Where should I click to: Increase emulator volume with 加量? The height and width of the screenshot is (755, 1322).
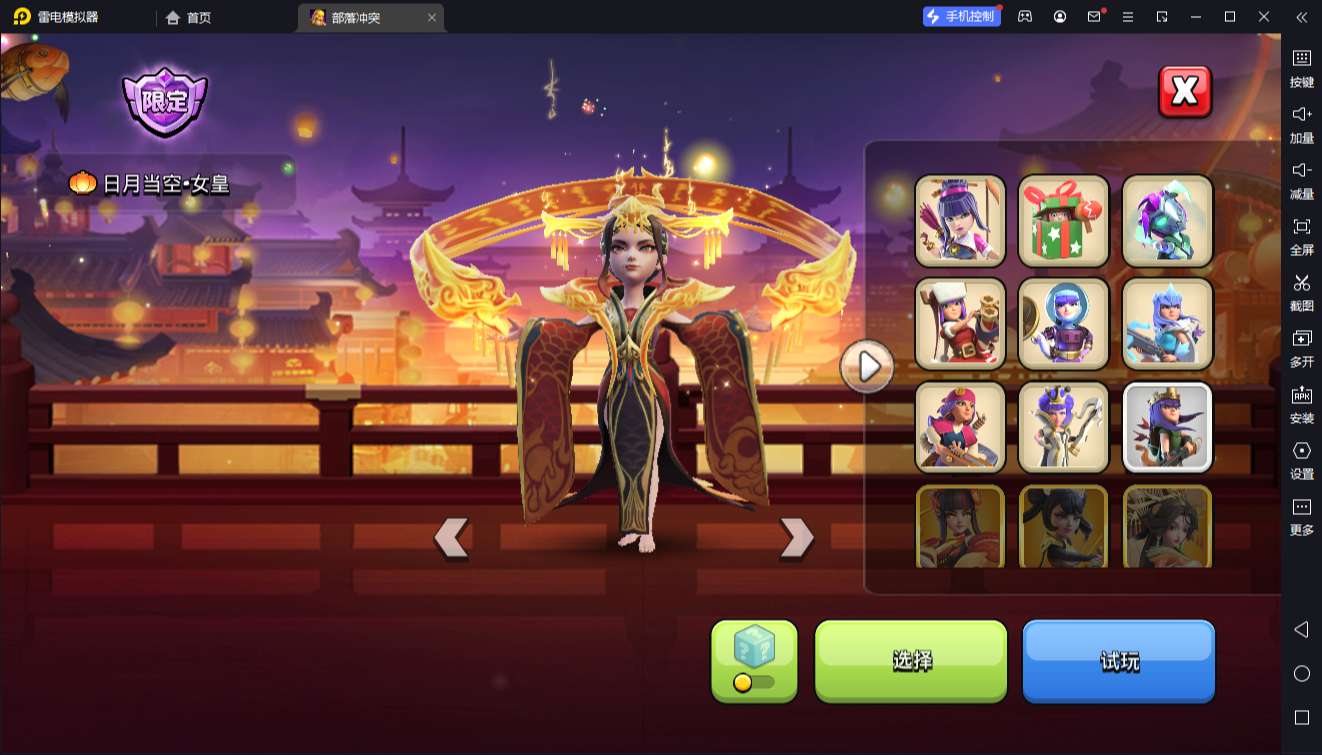click(x=1301, y=124)
